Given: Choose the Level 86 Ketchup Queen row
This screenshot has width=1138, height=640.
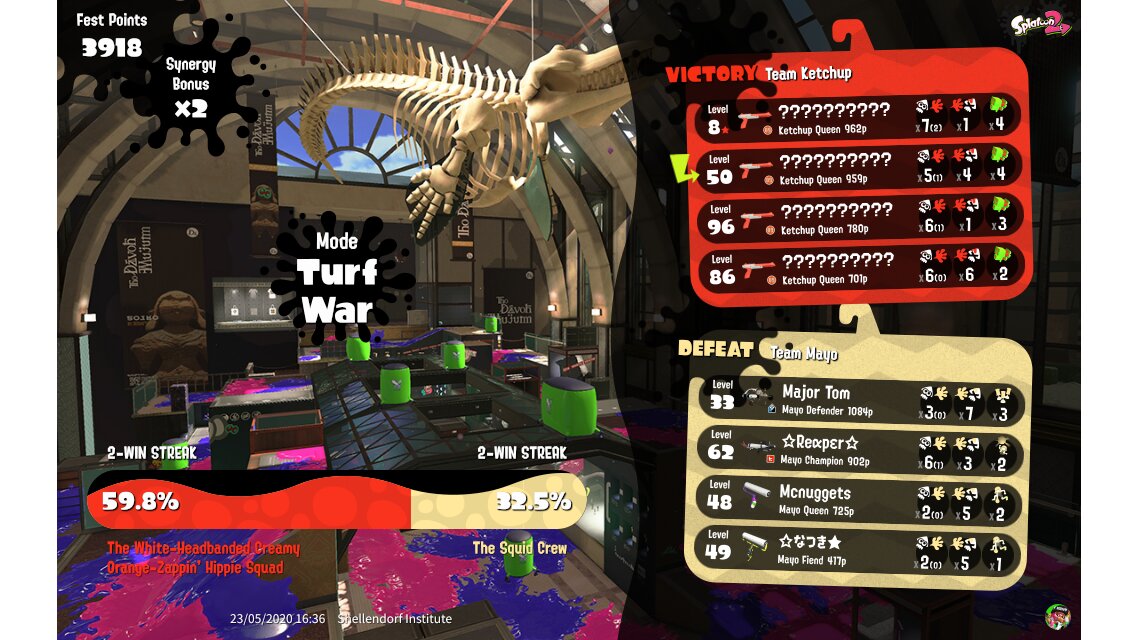Looking at the screenshot, I should (x=861, y=268).
